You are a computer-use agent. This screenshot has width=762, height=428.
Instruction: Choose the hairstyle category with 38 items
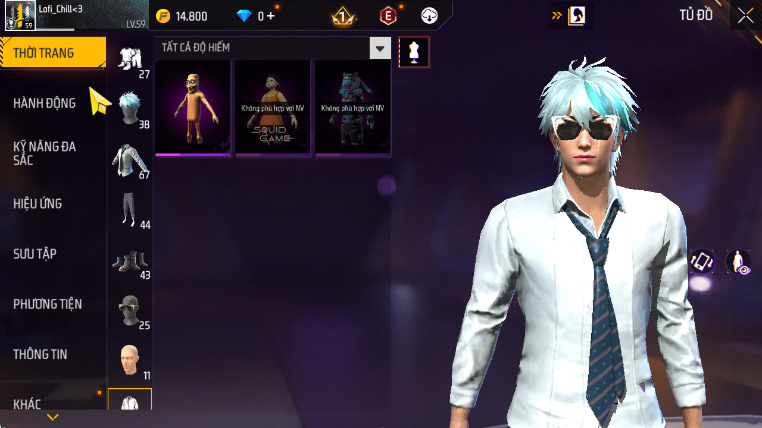pos(129,108)
